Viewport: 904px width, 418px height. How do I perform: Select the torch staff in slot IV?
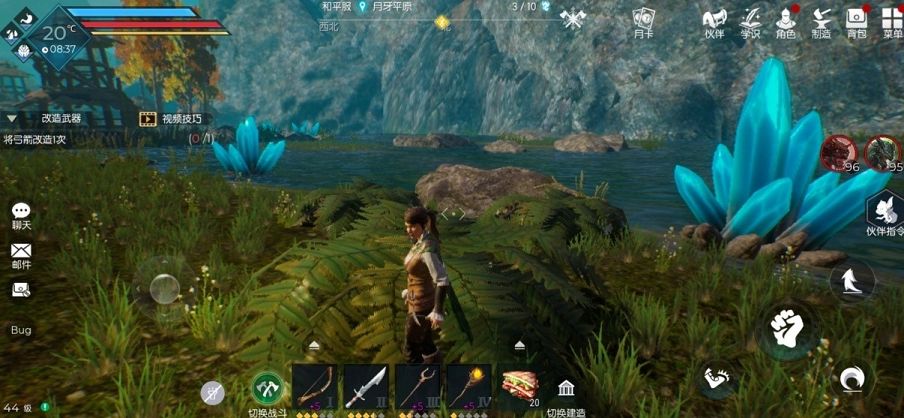point(469,386)
